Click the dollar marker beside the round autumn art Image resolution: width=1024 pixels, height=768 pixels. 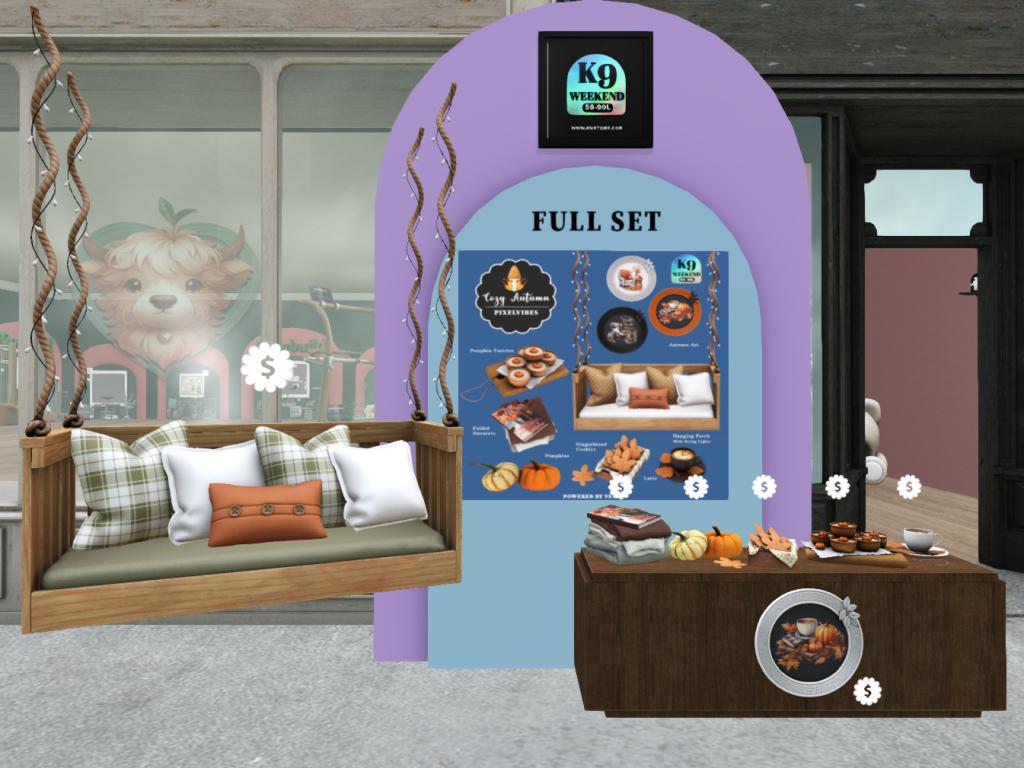[867, 690]
